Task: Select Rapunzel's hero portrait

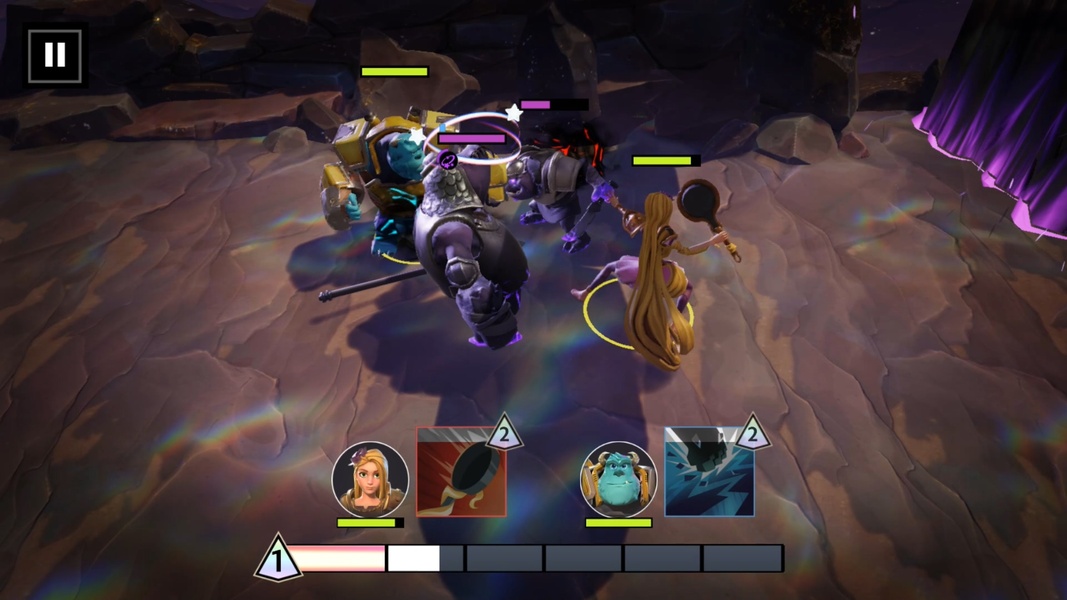Action: tap(370, 479)
